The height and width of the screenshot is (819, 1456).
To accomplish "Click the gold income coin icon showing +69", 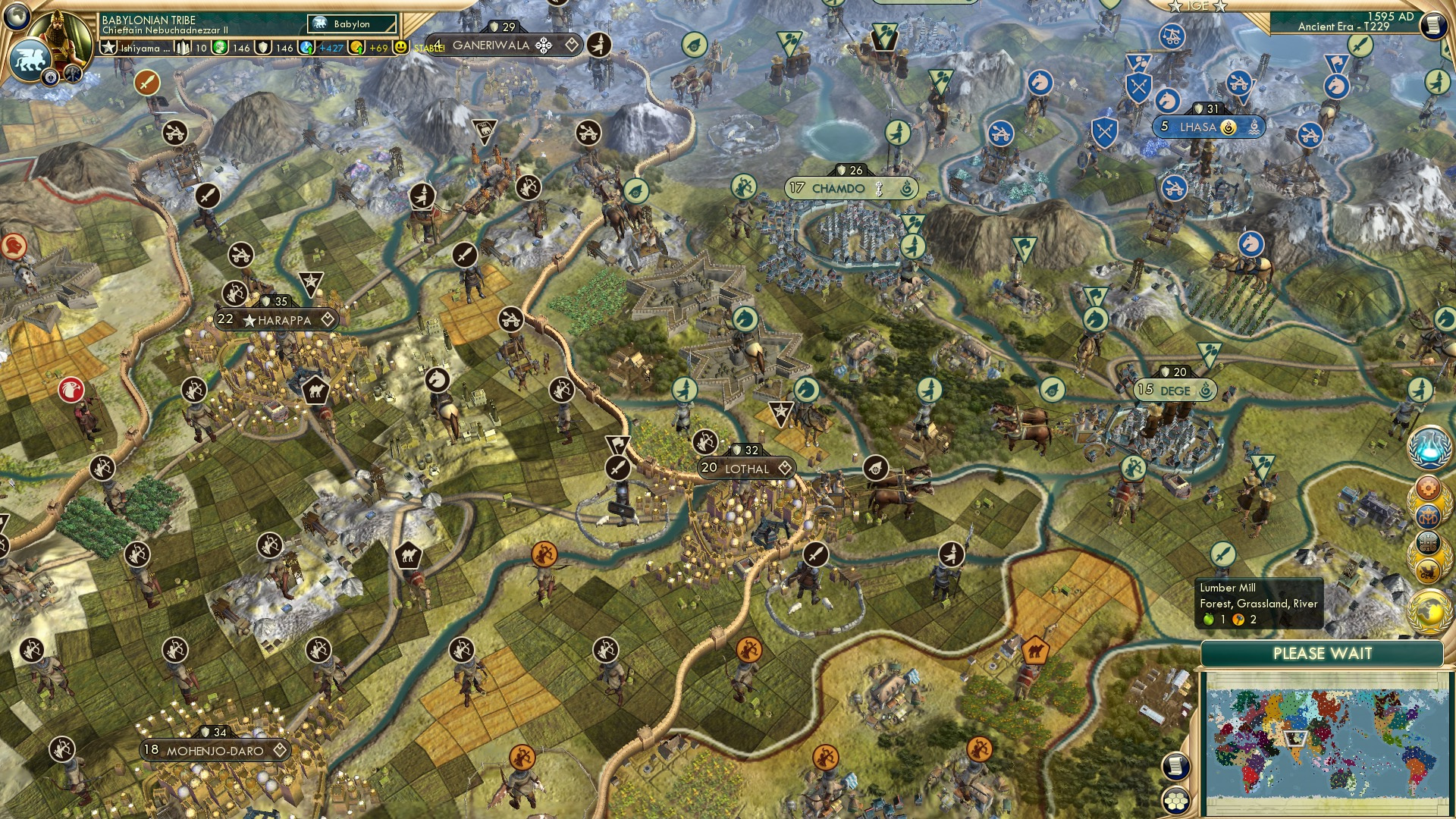I will (356, 47).
